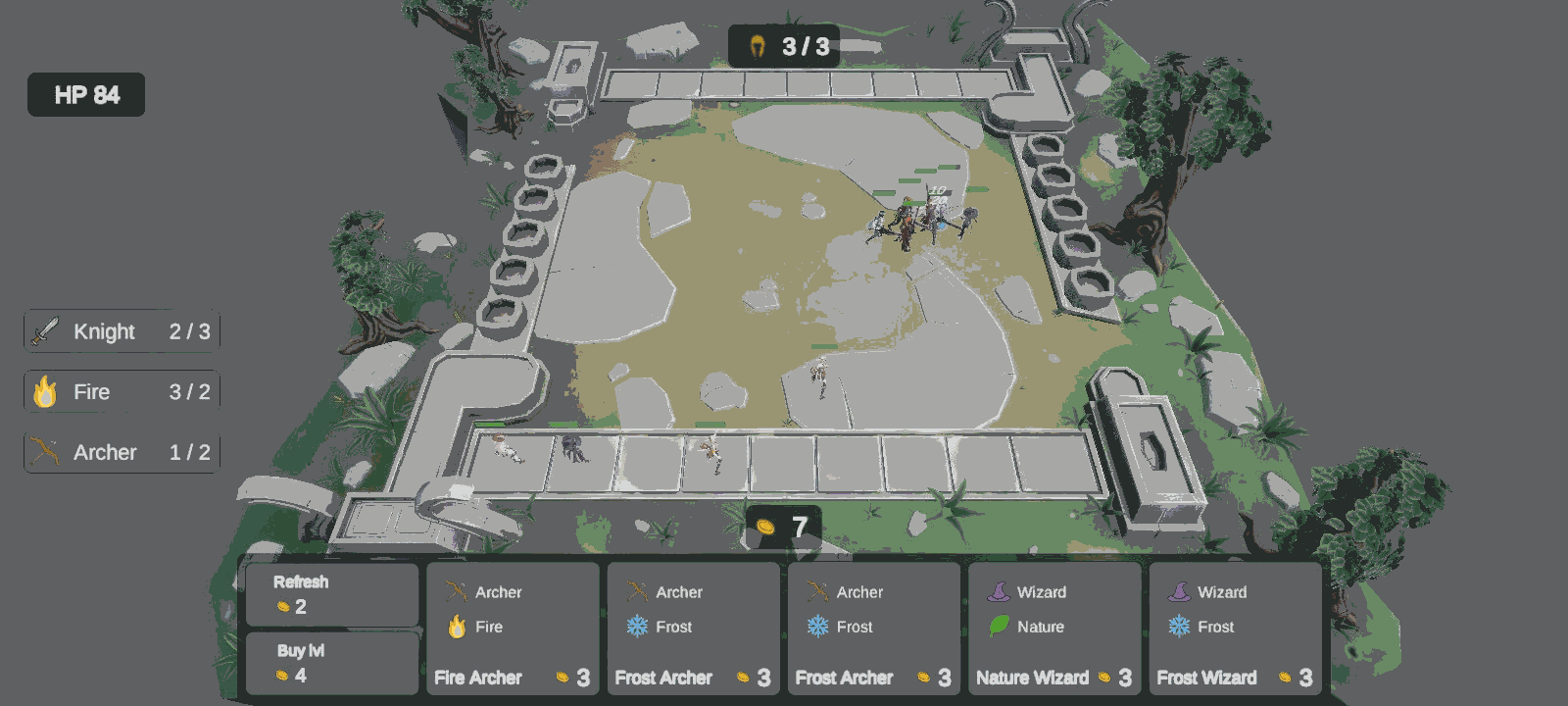This screenshot has width=1568, height=706.
Task: Click the Archer synergy tracker
Action: 122,453
